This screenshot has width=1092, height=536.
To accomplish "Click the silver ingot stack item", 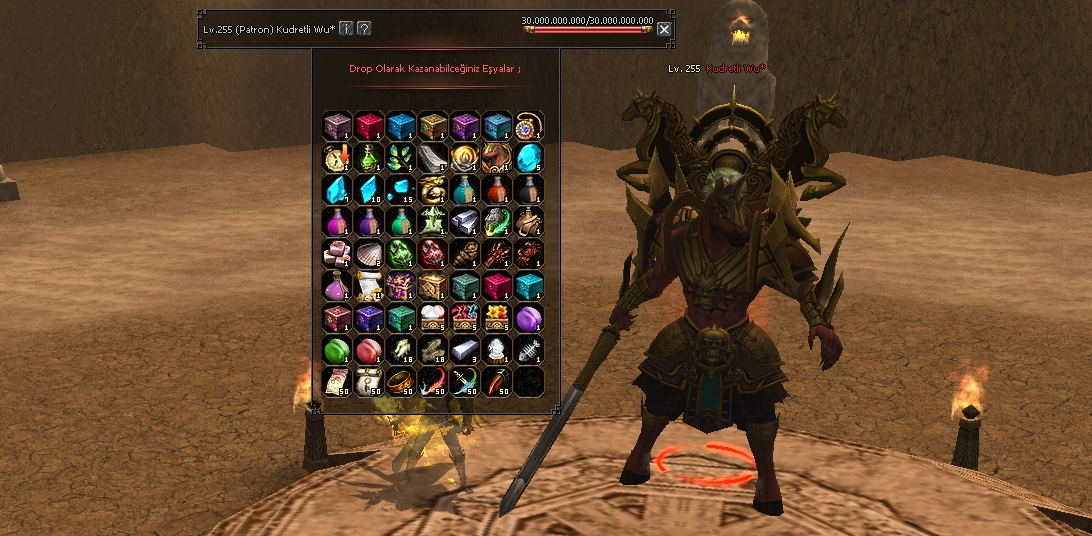I will point(465,221).
